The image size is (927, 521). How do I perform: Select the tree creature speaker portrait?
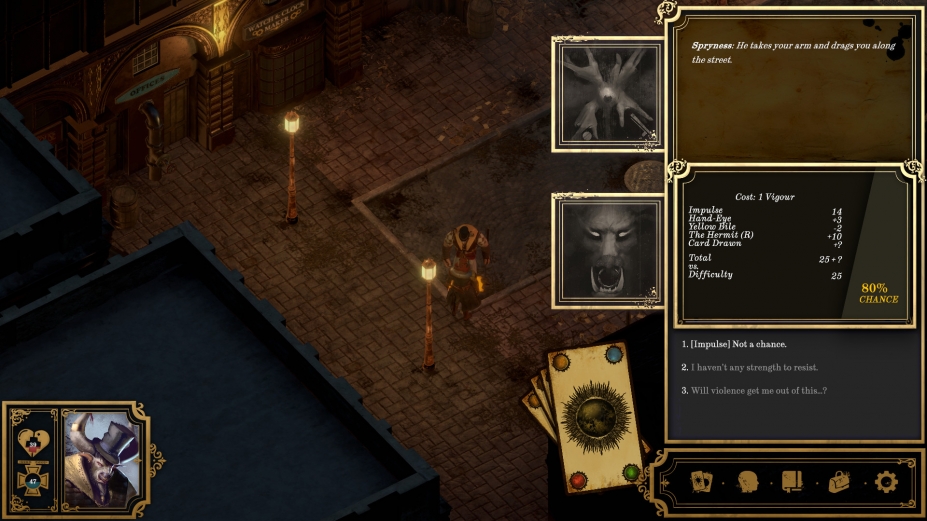pyautogui.click(x=608, y=93)
